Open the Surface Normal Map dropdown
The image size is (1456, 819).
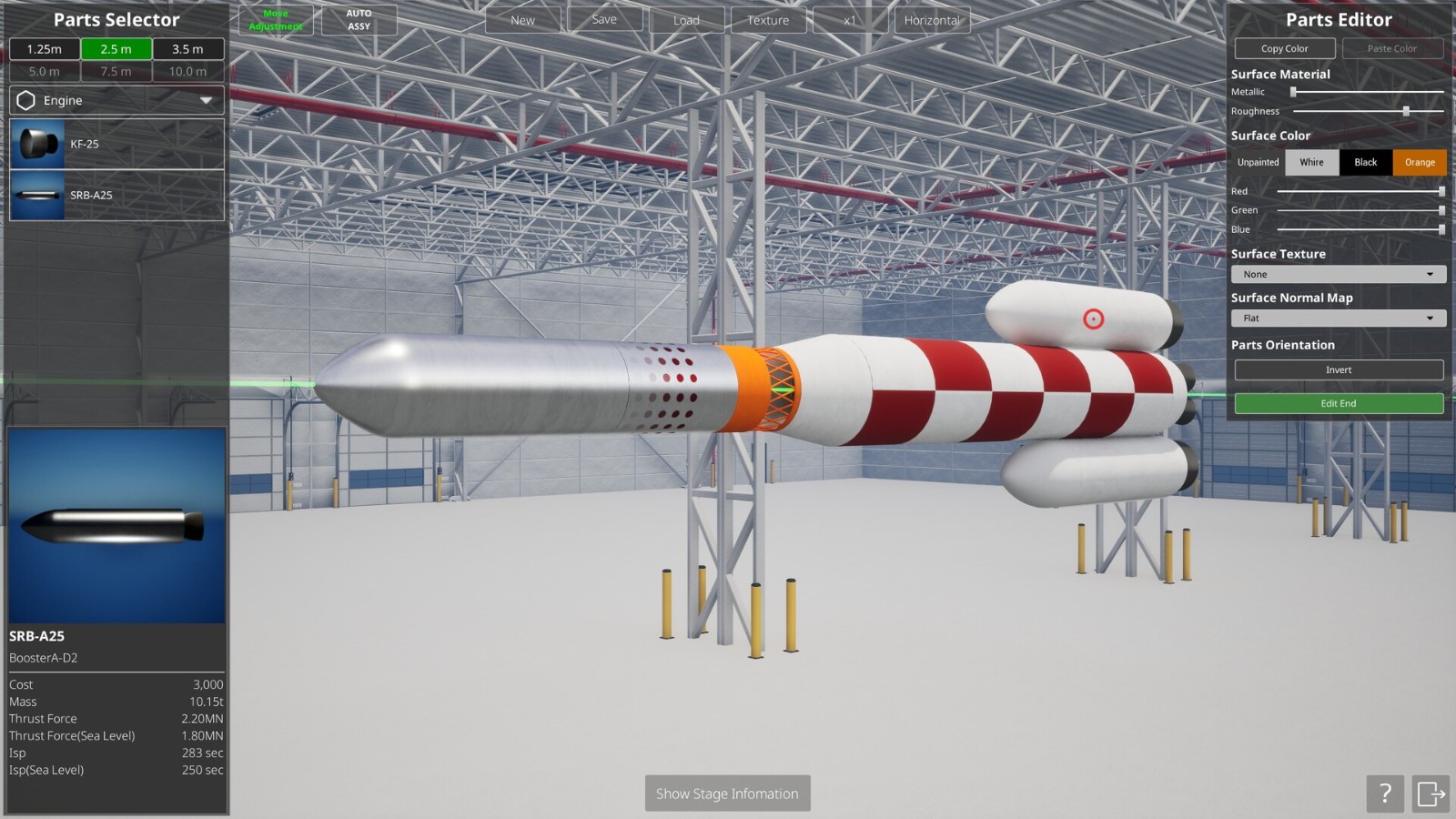click(x=1338, y=318)
